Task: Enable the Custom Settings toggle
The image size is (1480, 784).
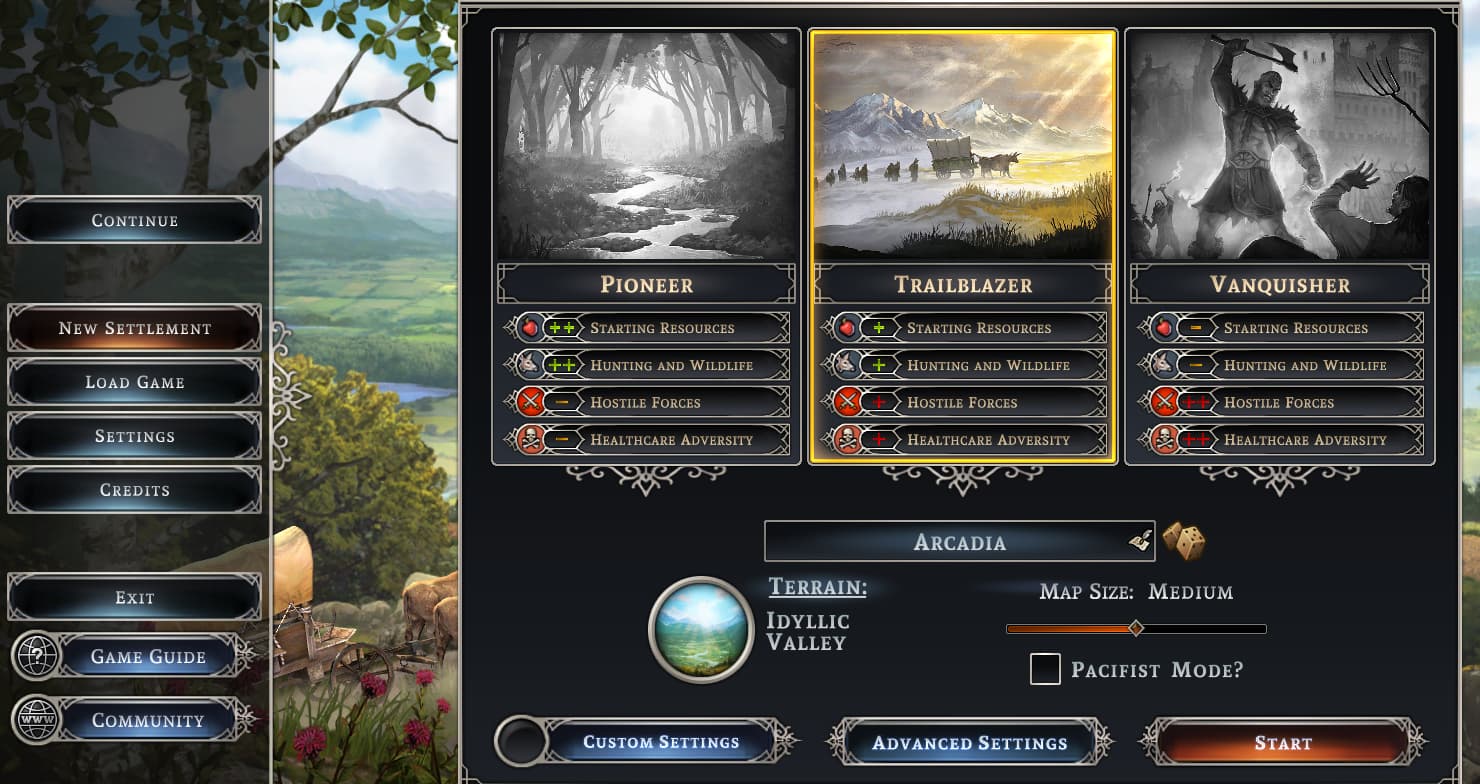Action: (x=521, y=742)
